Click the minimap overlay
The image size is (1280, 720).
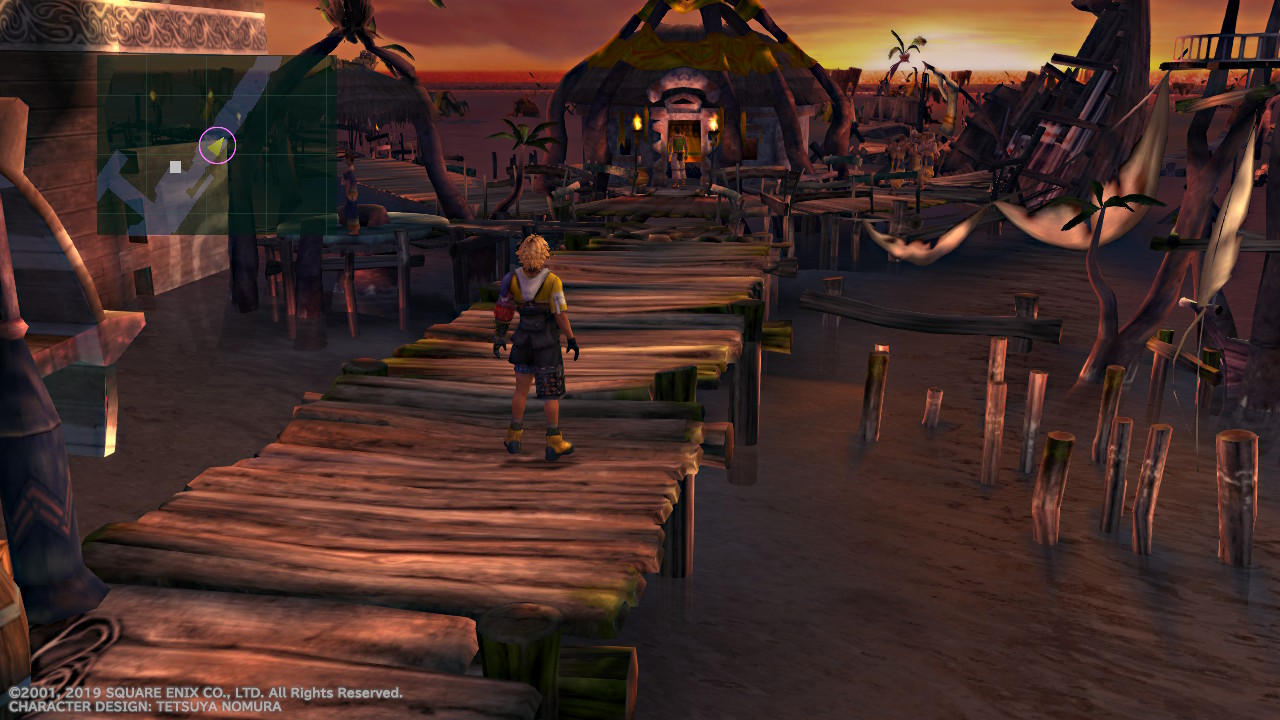(216, 145)
